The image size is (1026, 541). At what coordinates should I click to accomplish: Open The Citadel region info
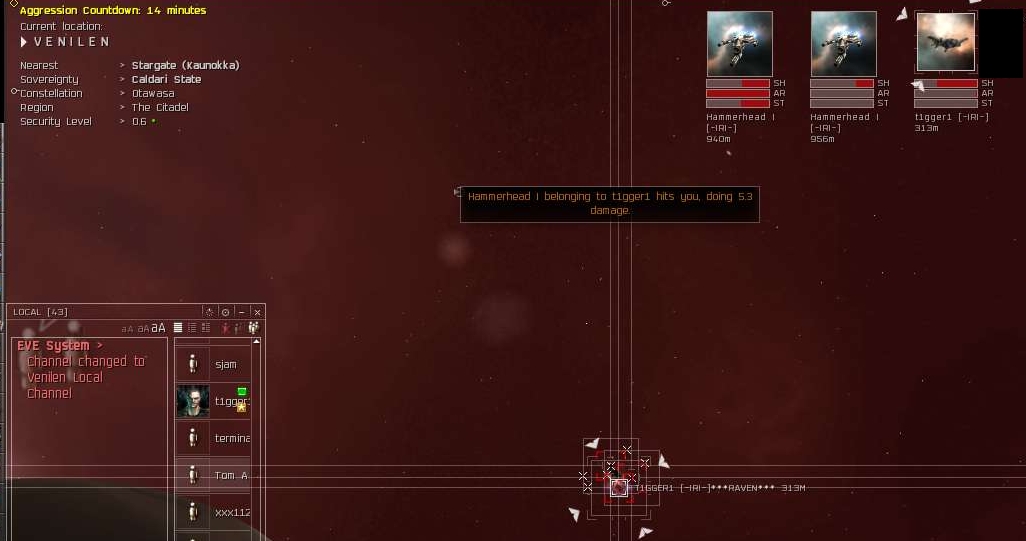click(160, 107)
